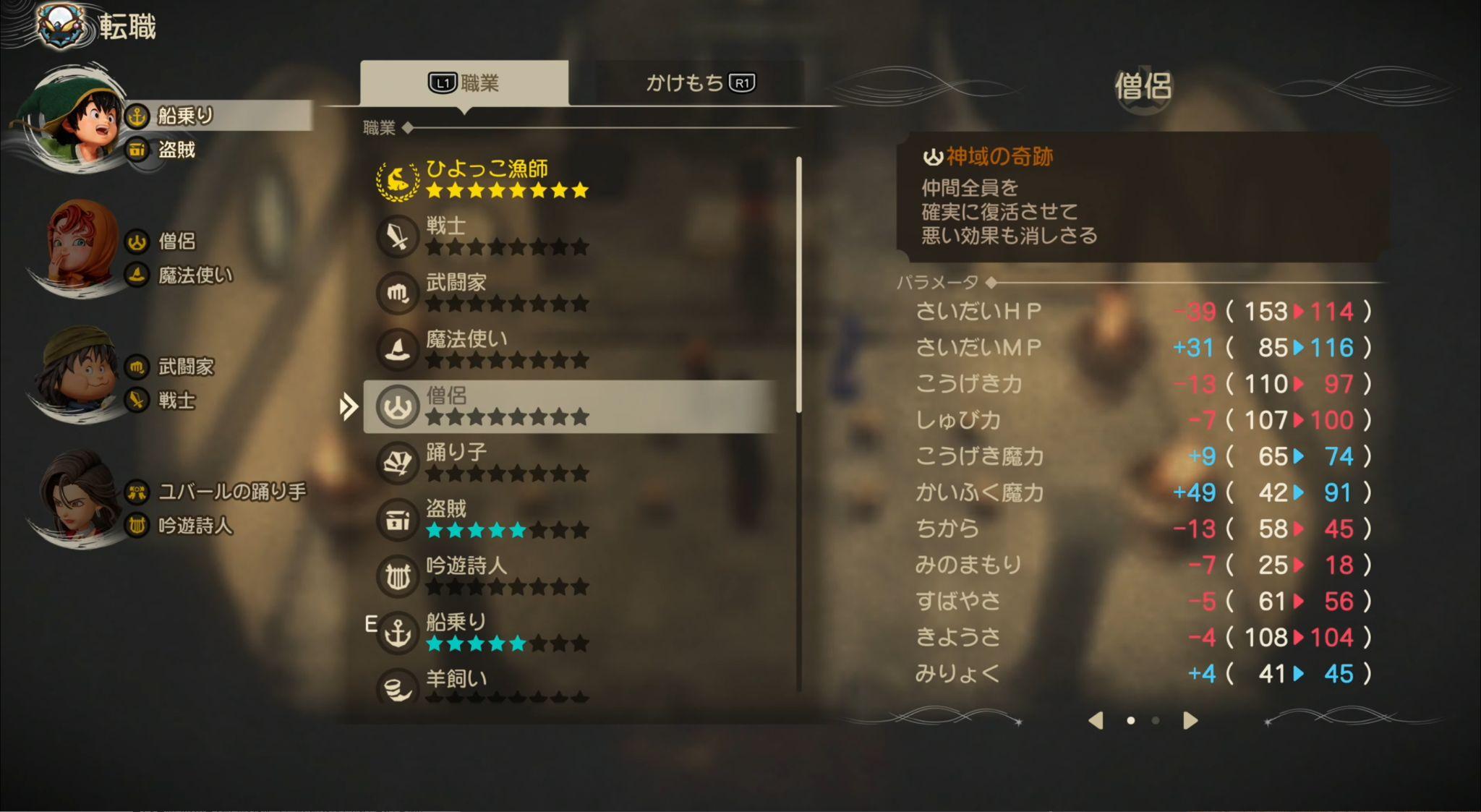
Task: Select the 盗賊 job in the list
Action: point(506,518)
